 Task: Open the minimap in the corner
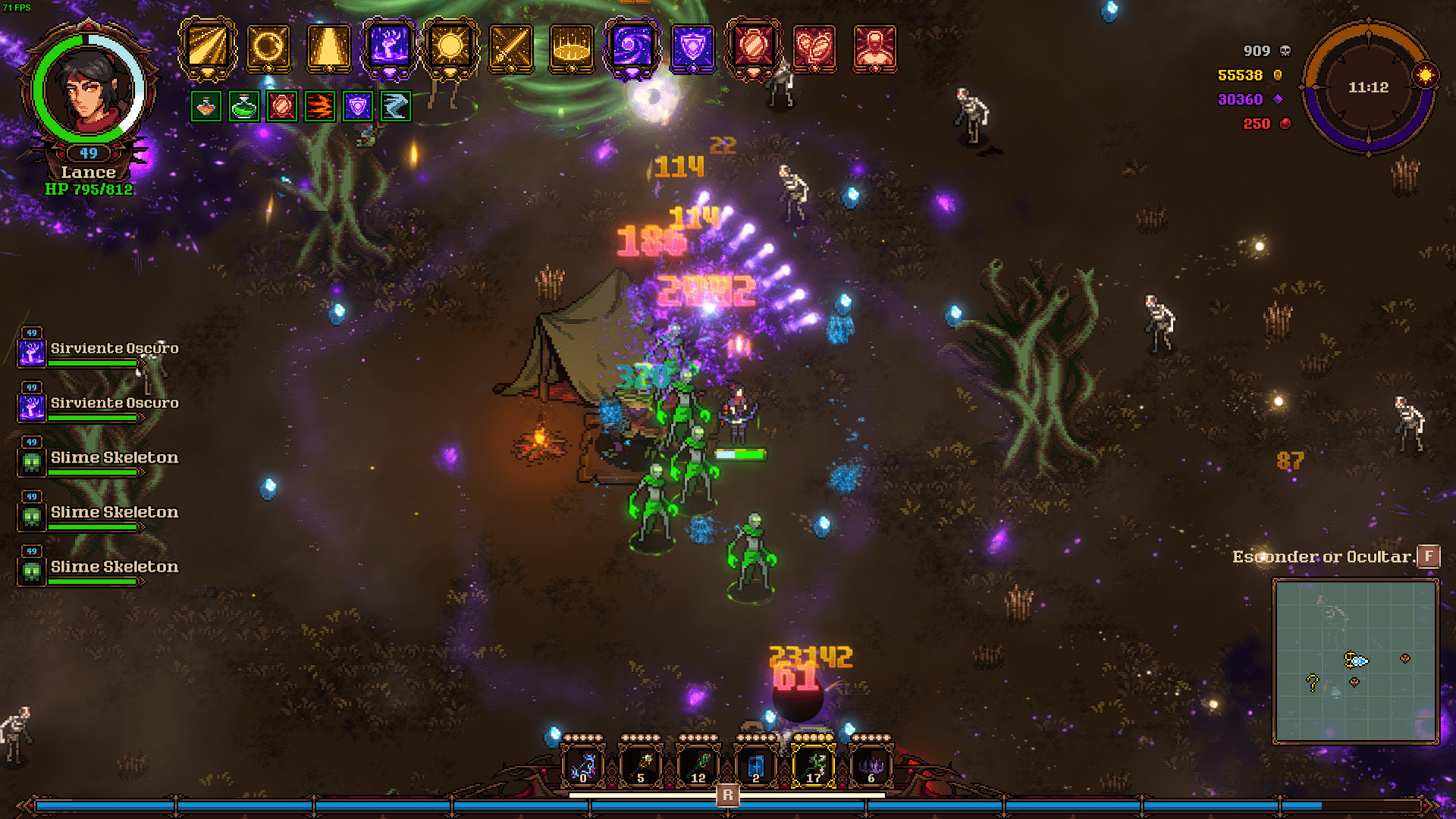tap(1355, 661)
